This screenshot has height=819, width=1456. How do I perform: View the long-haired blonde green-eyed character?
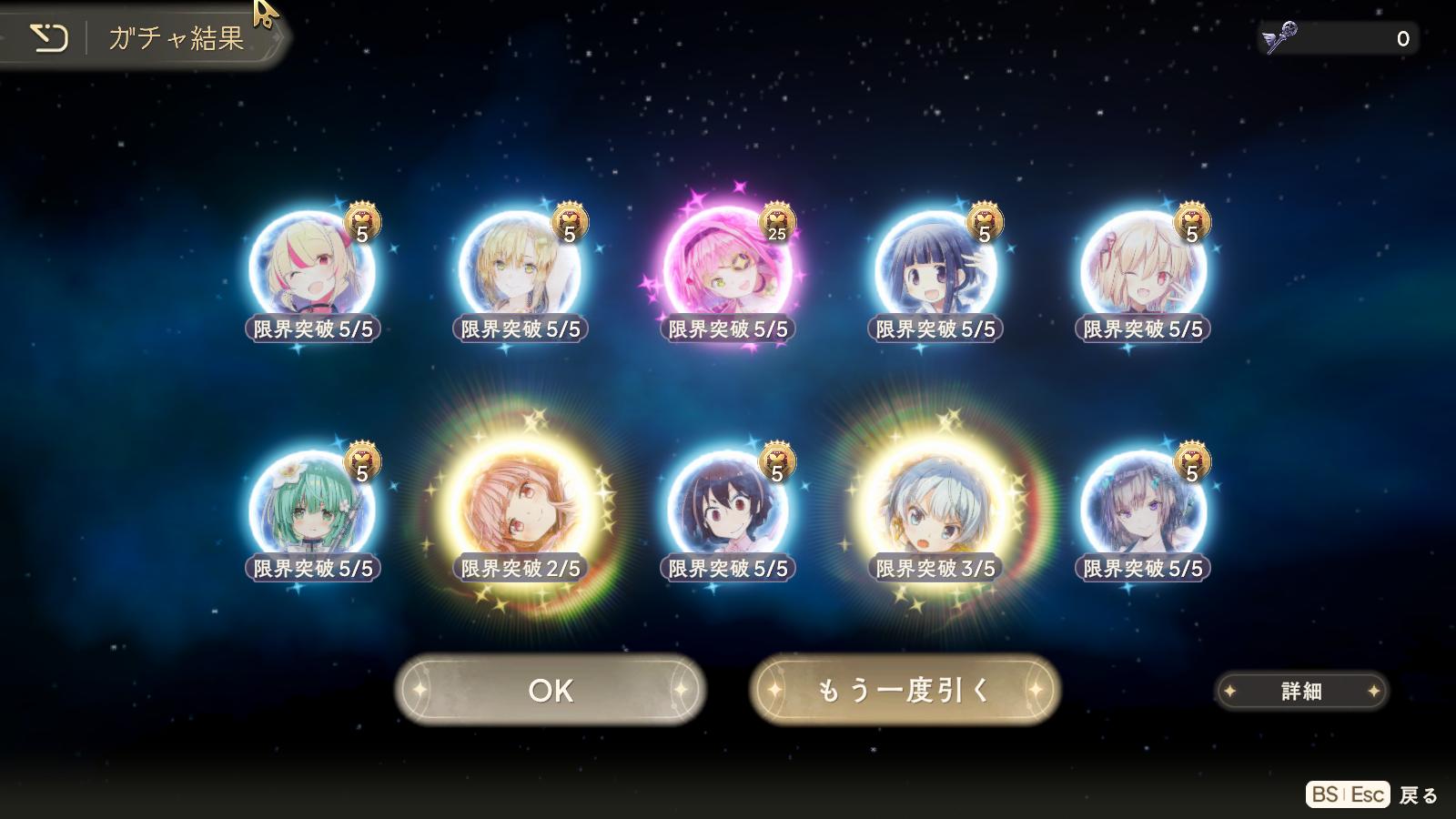click(x=520, y=270)
